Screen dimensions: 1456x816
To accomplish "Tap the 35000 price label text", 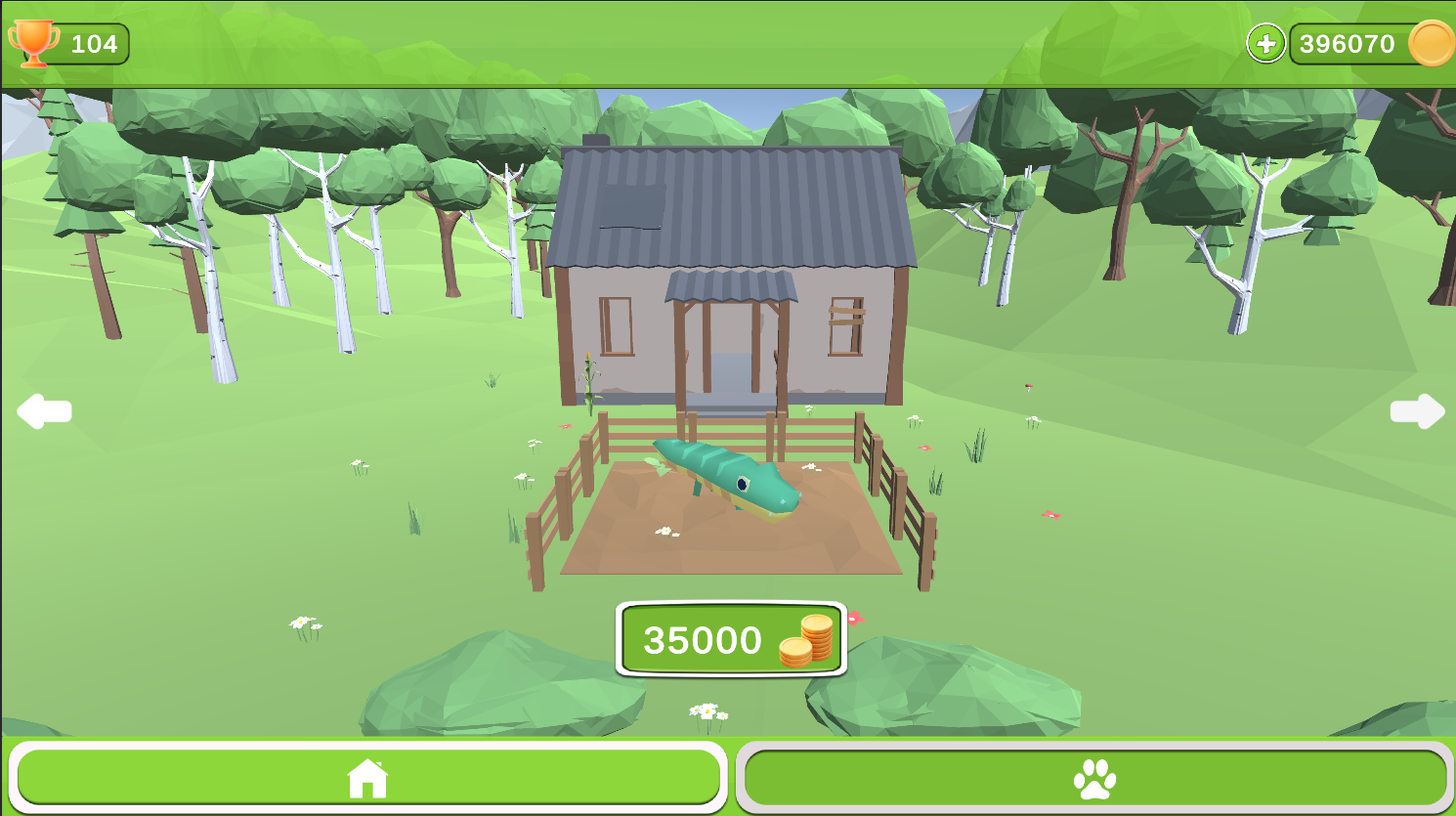I will coord(702,640).
